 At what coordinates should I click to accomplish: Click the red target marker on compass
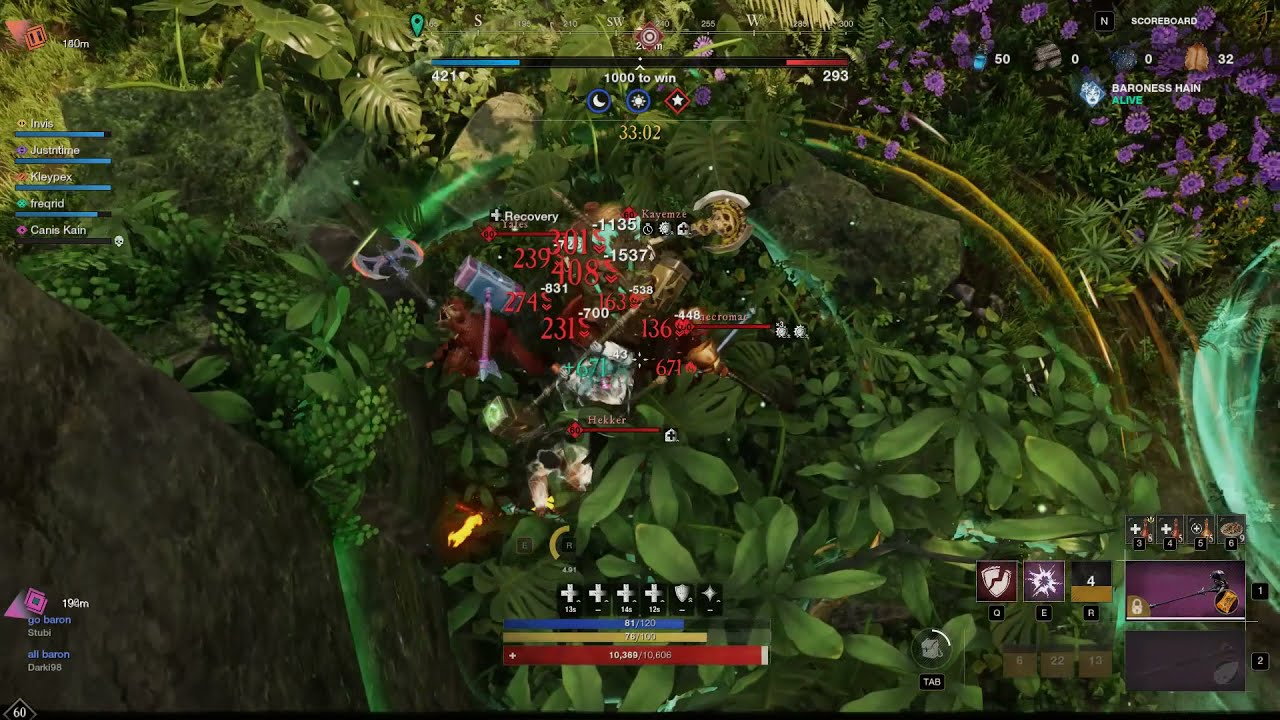(x=649, y=37)
